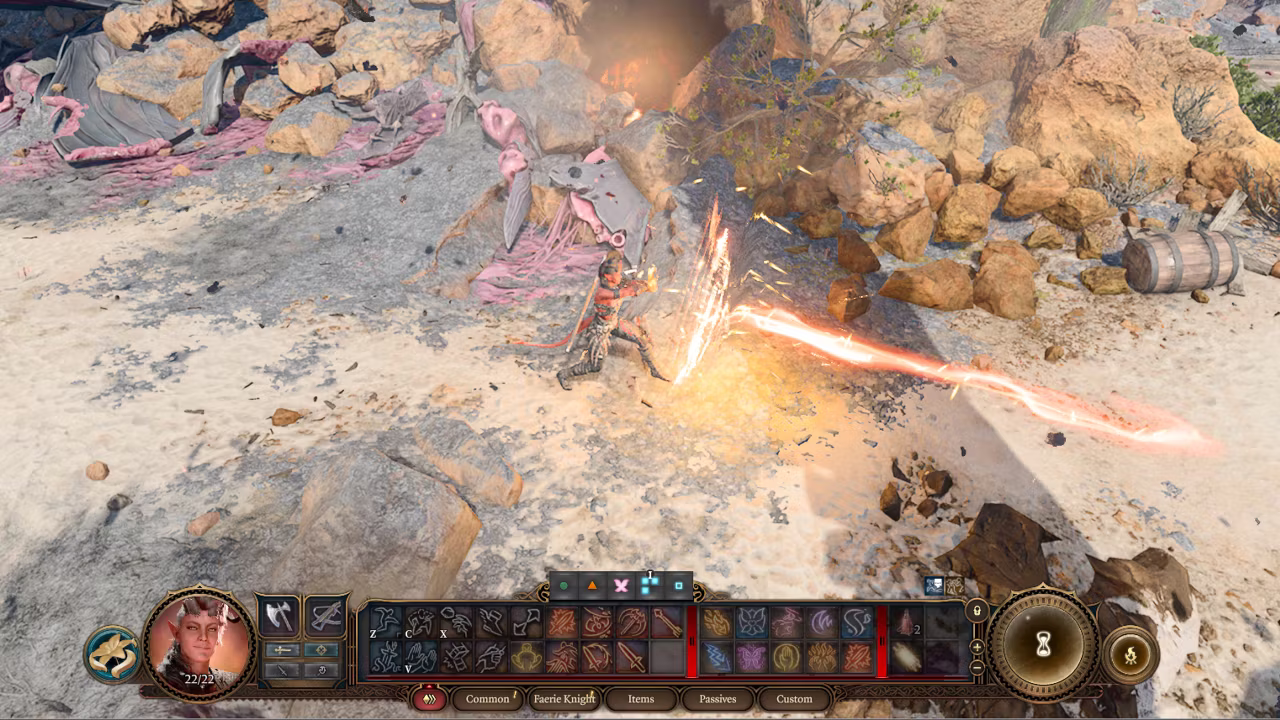Select the melee axe weapon slot

[x=279, y=616]
